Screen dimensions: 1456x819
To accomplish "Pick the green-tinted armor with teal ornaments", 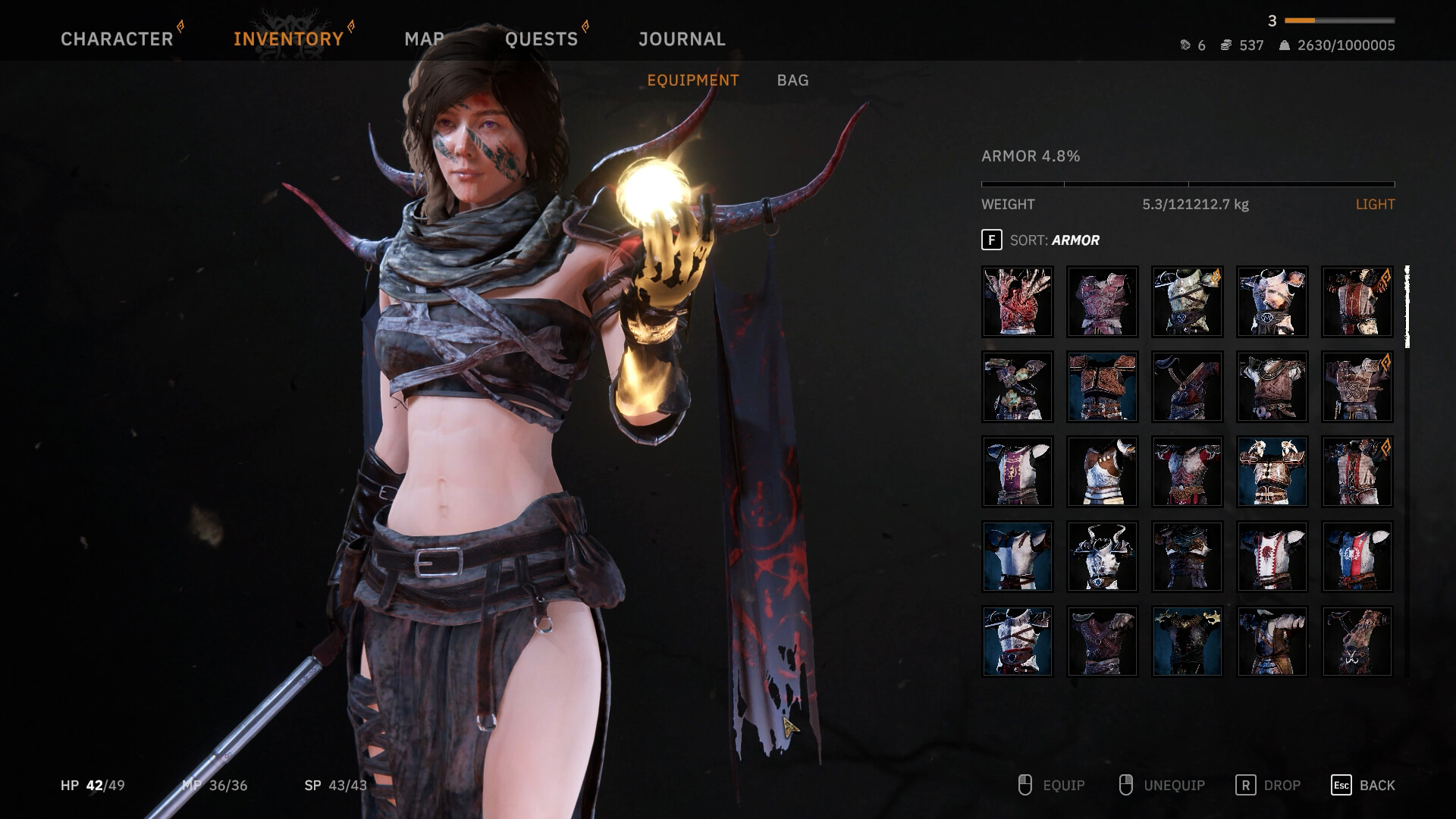I will pos(1018,387).
